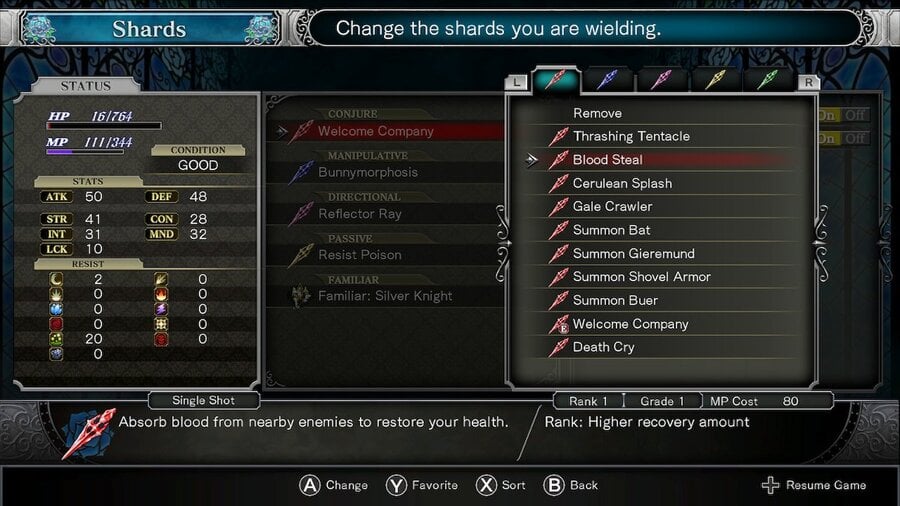This screenshot has height=506, width=900.
Task: Open the Conjure slot with Welcome Company
Action: (375, 131)
